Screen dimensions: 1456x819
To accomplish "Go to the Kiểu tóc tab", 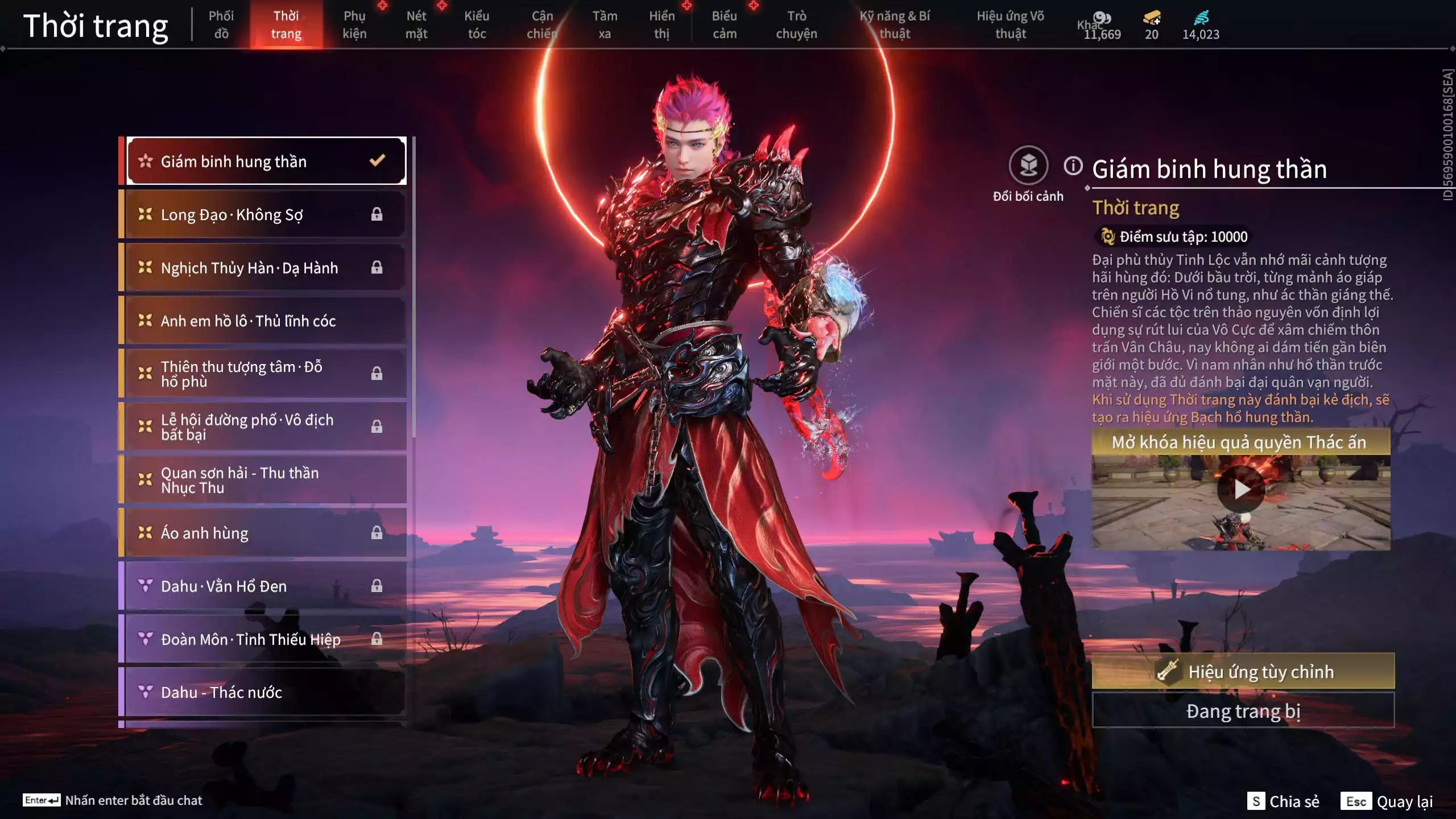I will pyautogui.click(x=477, y=24).
